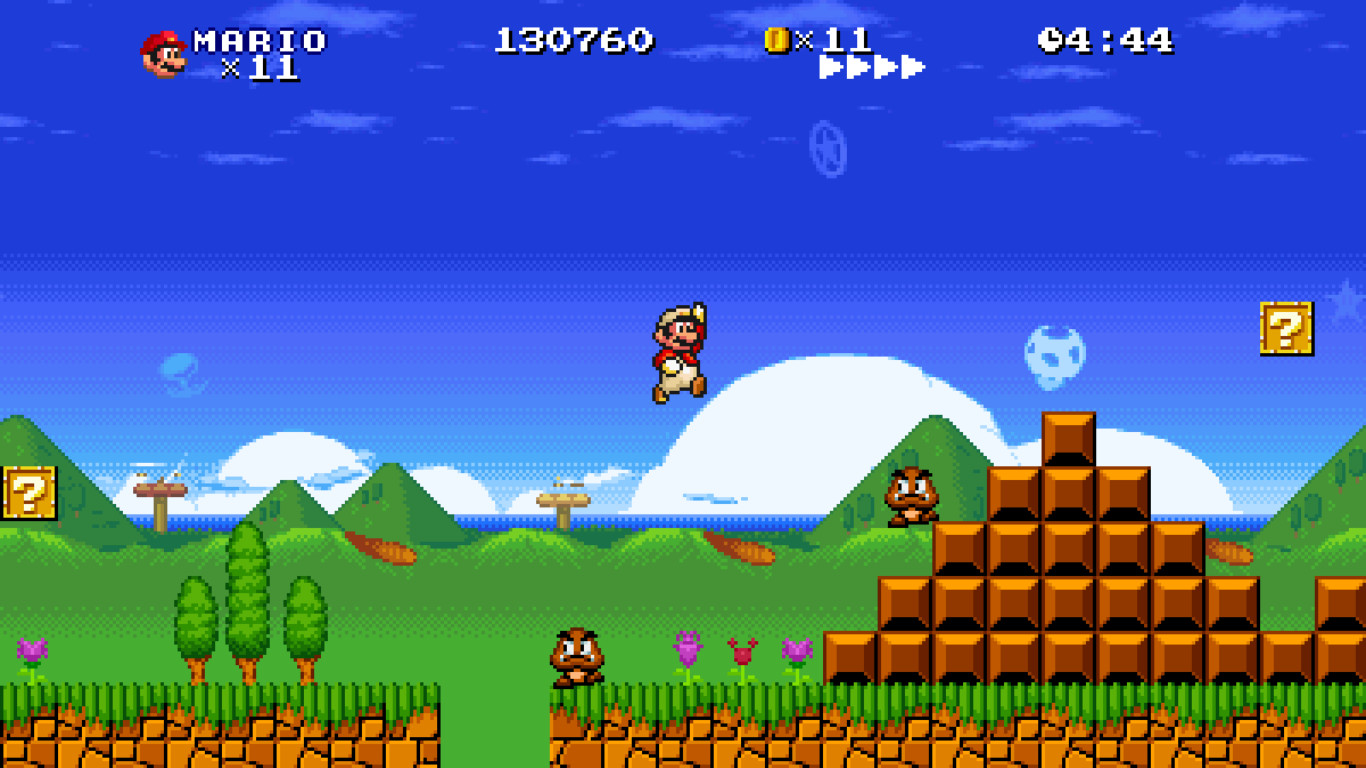
Task: Click the lives counter x11 under MARIO
Action: [263, 70]
